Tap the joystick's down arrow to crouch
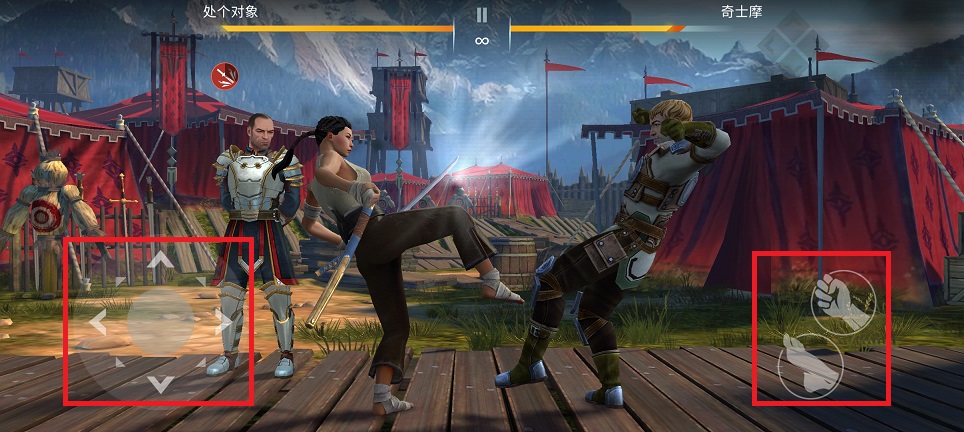Image resolution: width=964 pixels, height=432 pixels. pos(159,383)
